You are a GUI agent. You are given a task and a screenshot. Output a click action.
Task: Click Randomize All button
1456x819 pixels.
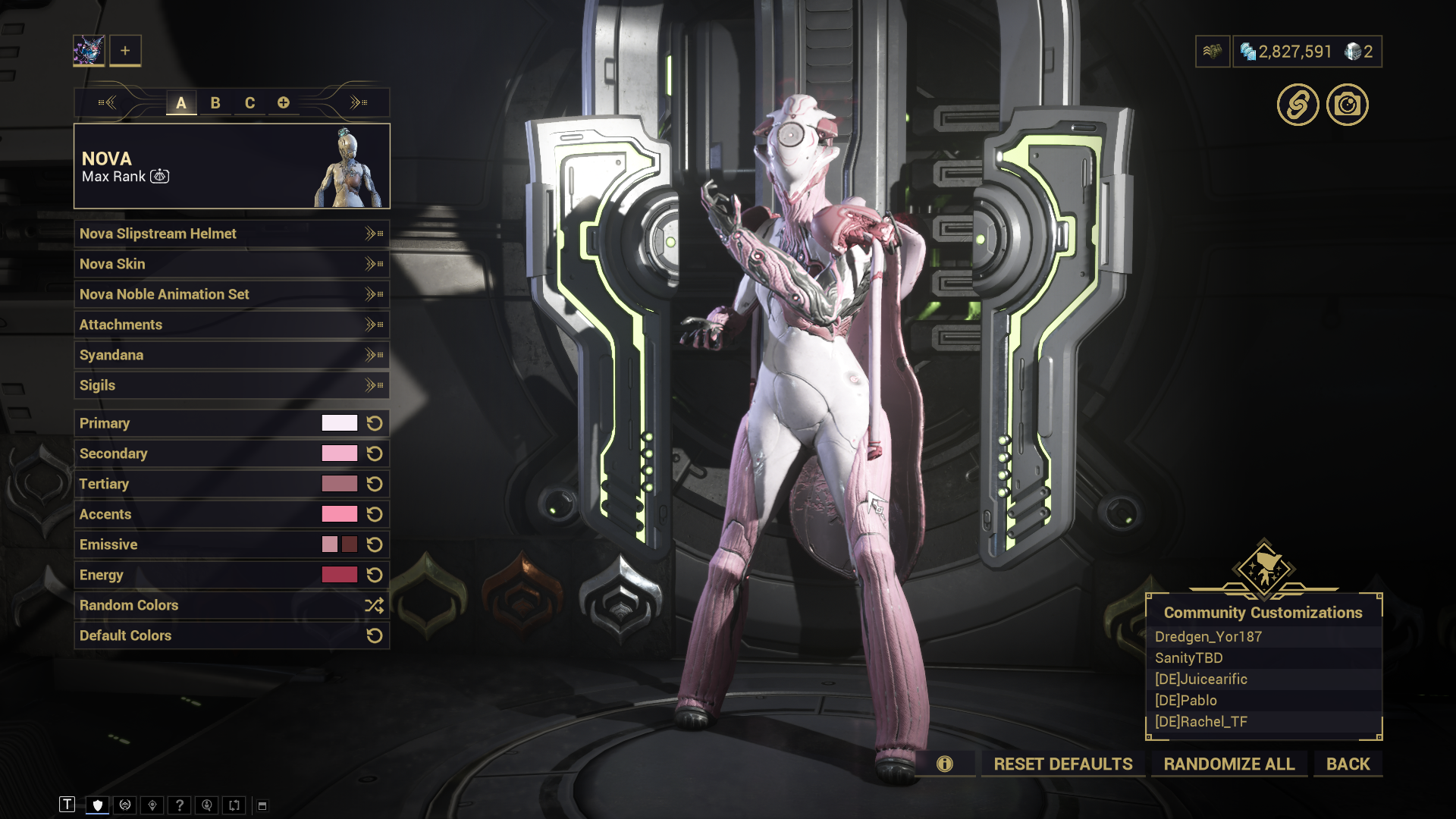[1229, 764]
